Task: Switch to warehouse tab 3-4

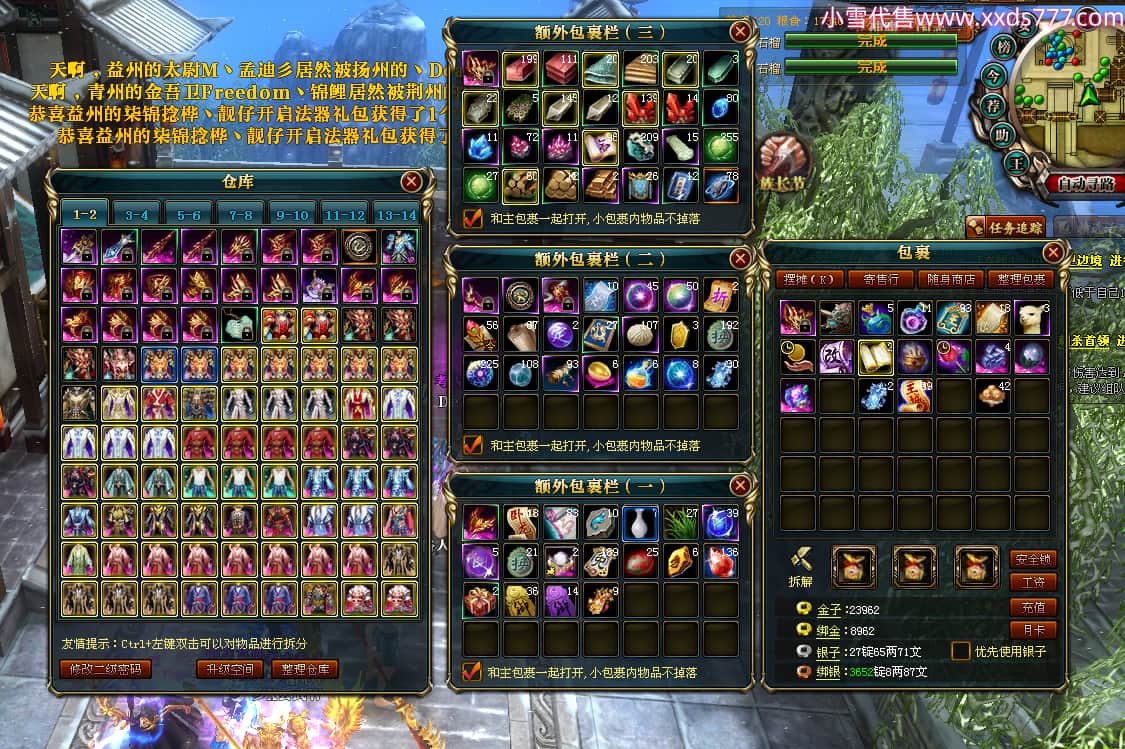Action: 137,214
